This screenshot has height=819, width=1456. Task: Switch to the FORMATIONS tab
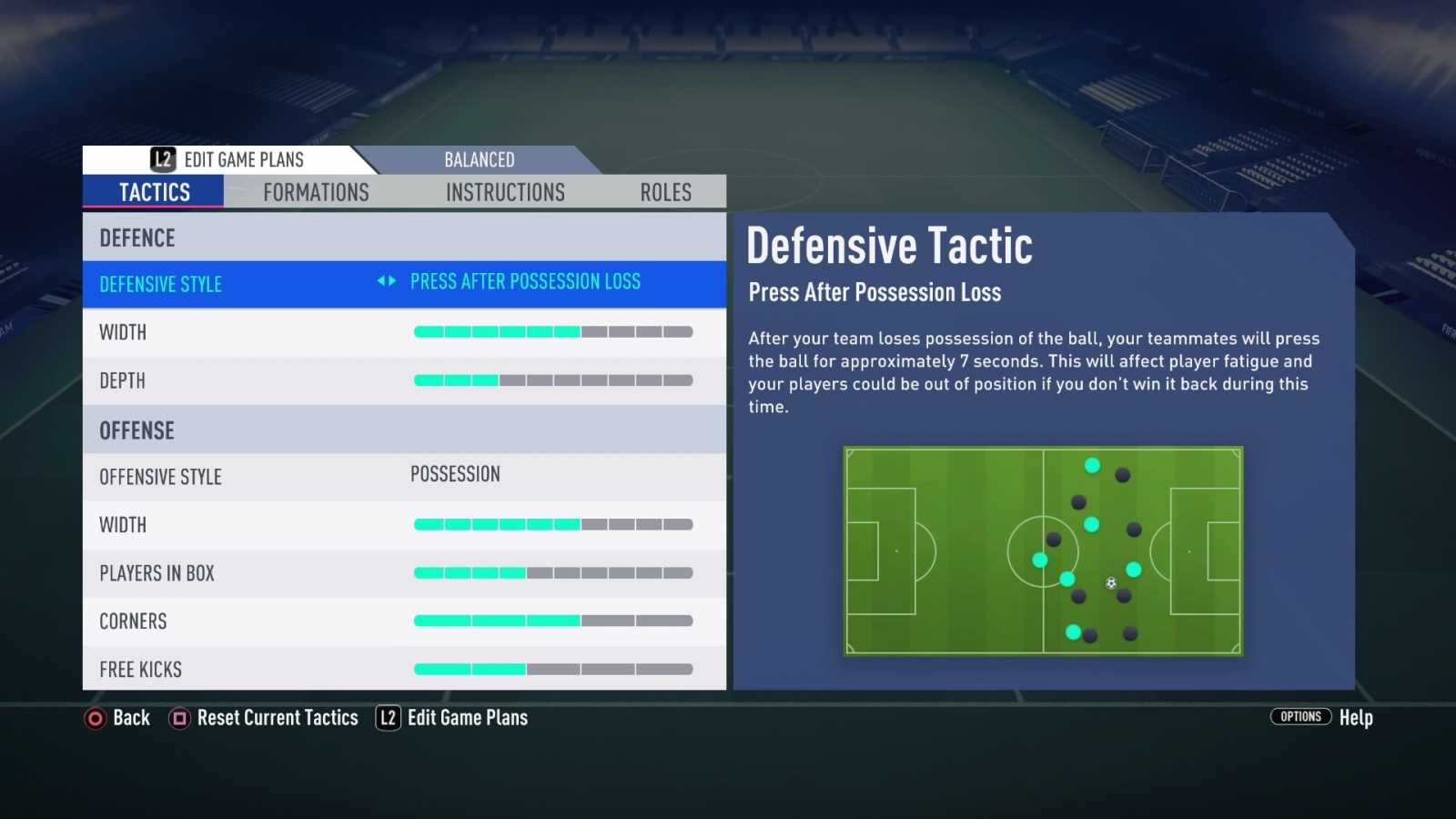[x=316, y=192]
